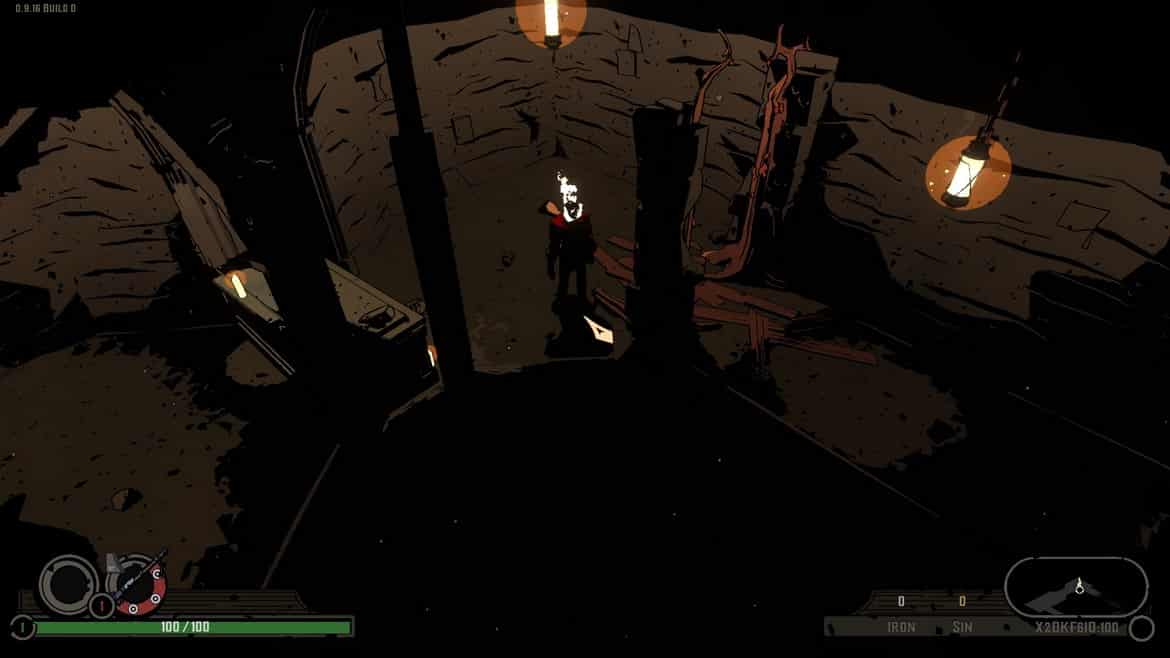Open the minimap in the corner
Screen dimensions: 1170x658
pyautogui.click(x=1076, y=587)
